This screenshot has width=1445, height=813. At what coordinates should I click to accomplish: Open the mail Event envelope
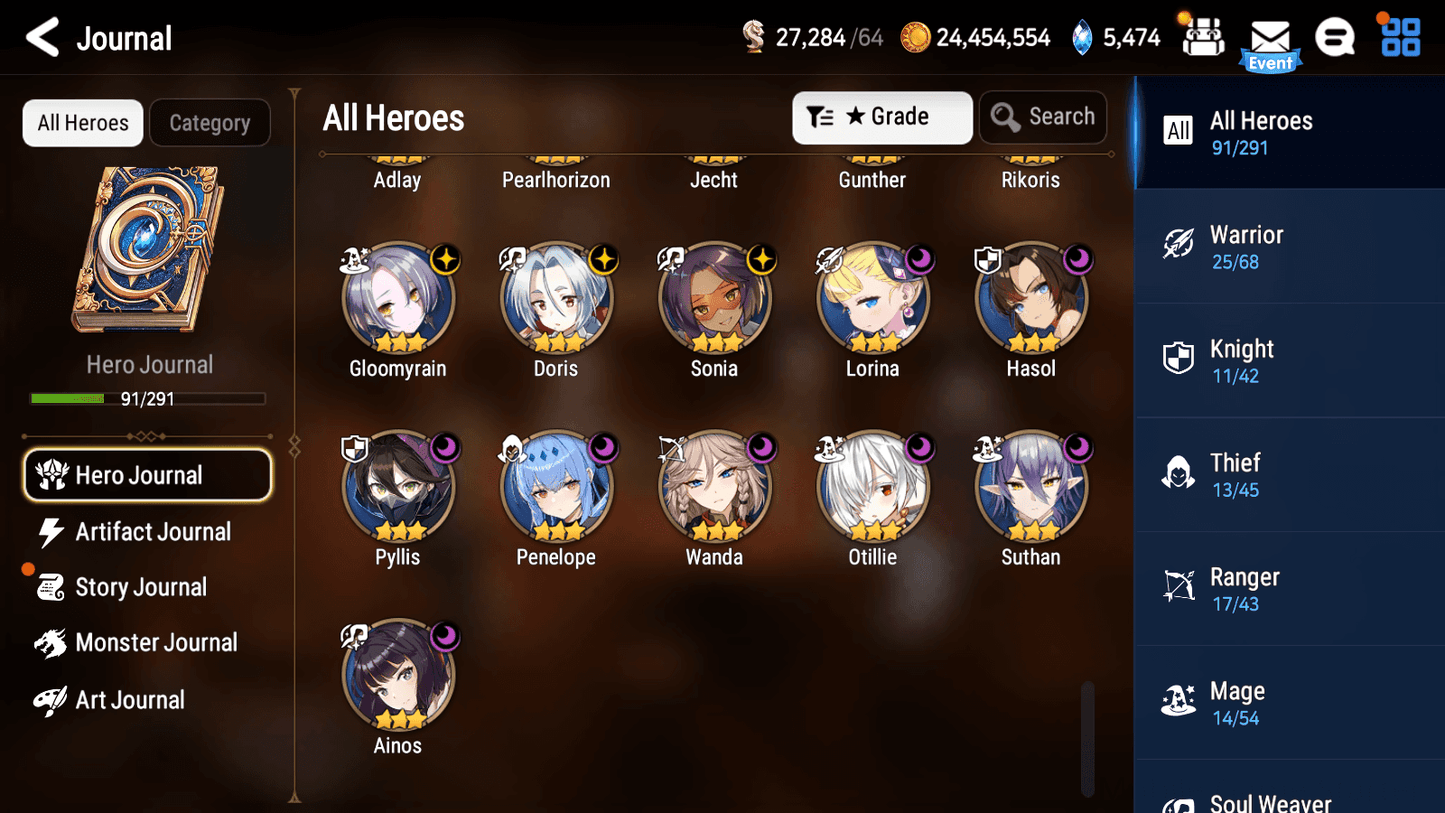tap(1270, 42)
